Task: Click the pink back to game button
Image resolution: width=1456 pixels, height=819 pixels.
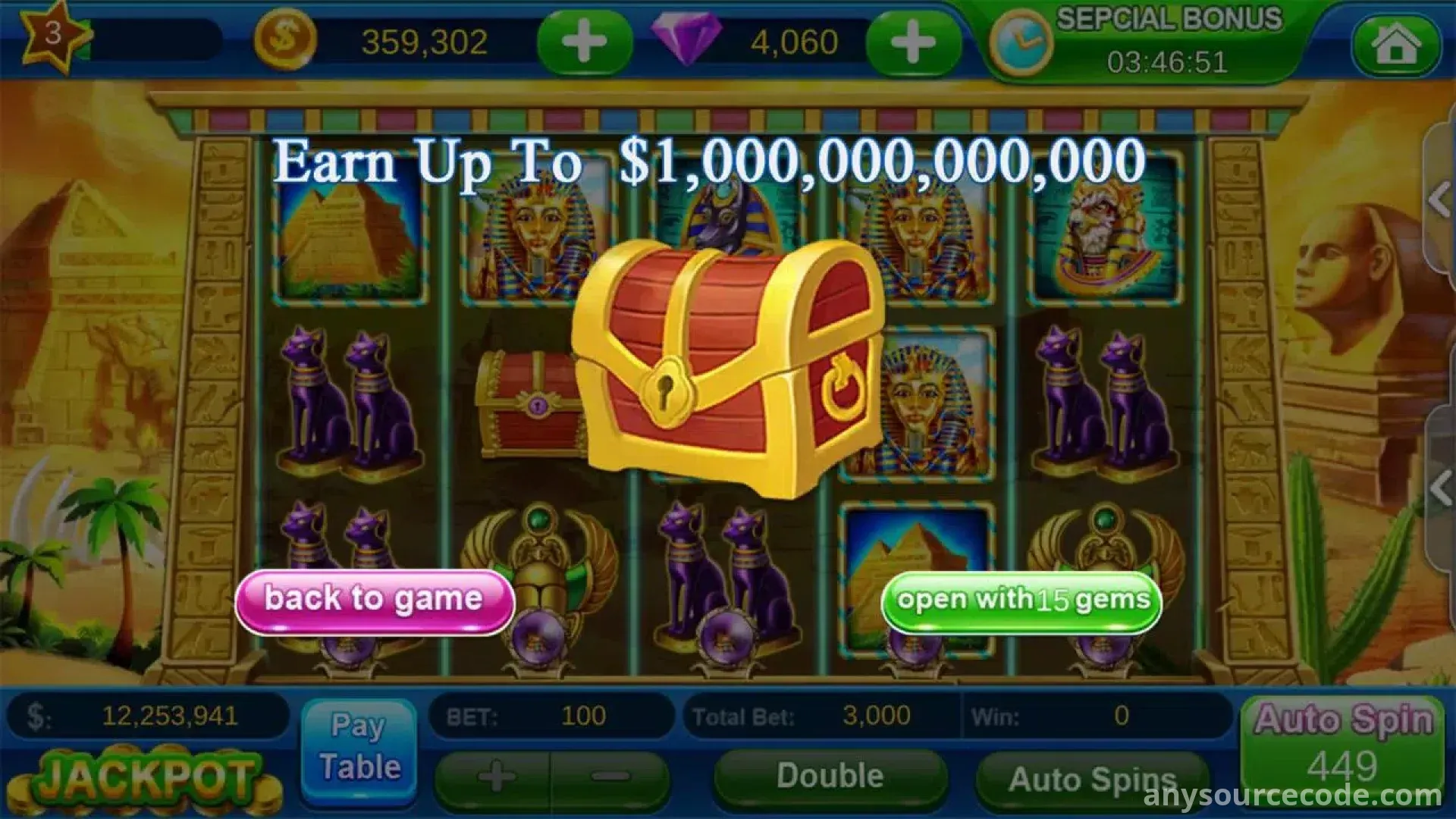Action: coord(374,601)
